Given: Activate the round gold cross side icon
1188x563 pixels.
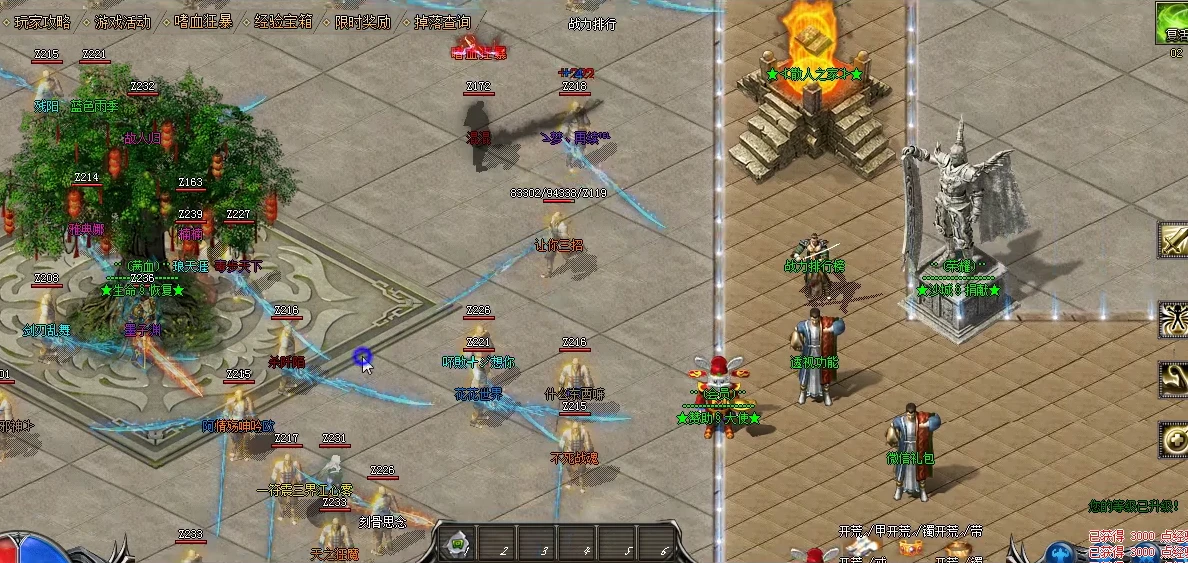Looking at the screenshot, I should (x=1174, y=440).
